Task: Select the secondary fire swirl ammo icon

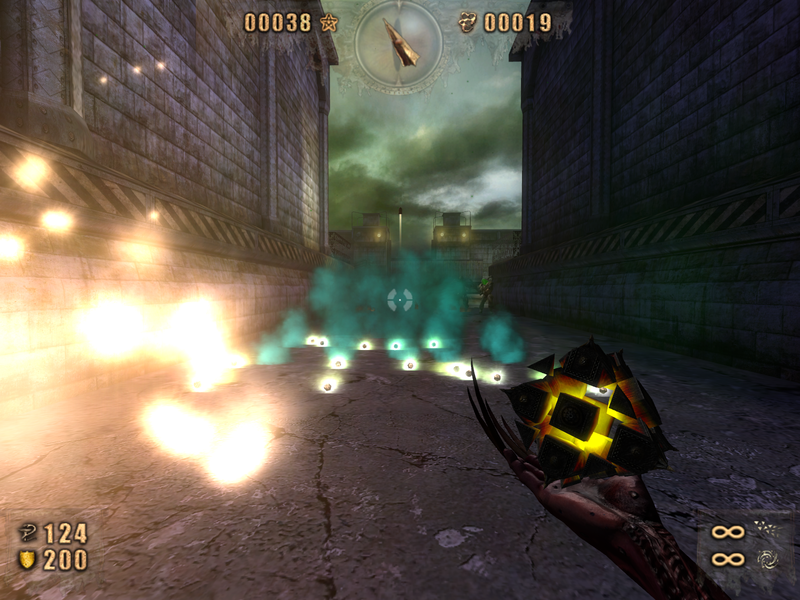Action: pyautogui.click(x=766, y=559)
